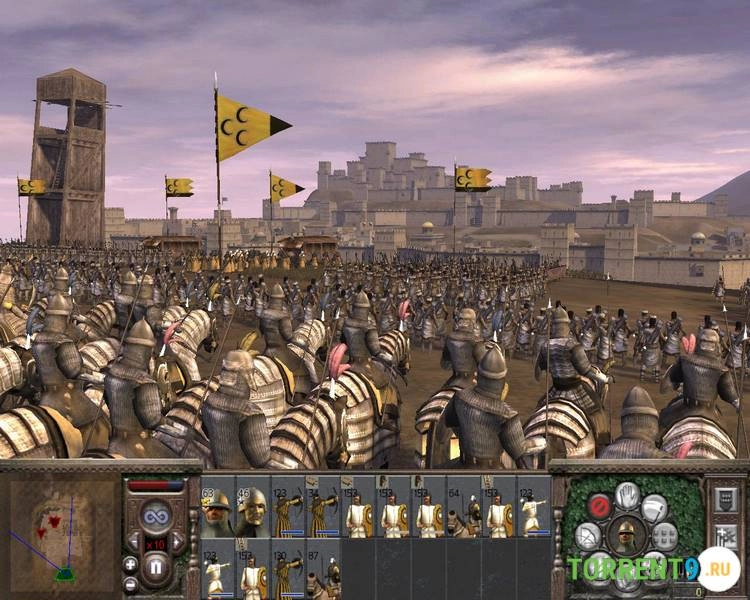Increase game speed with right arrow

(x=177, y=541)
